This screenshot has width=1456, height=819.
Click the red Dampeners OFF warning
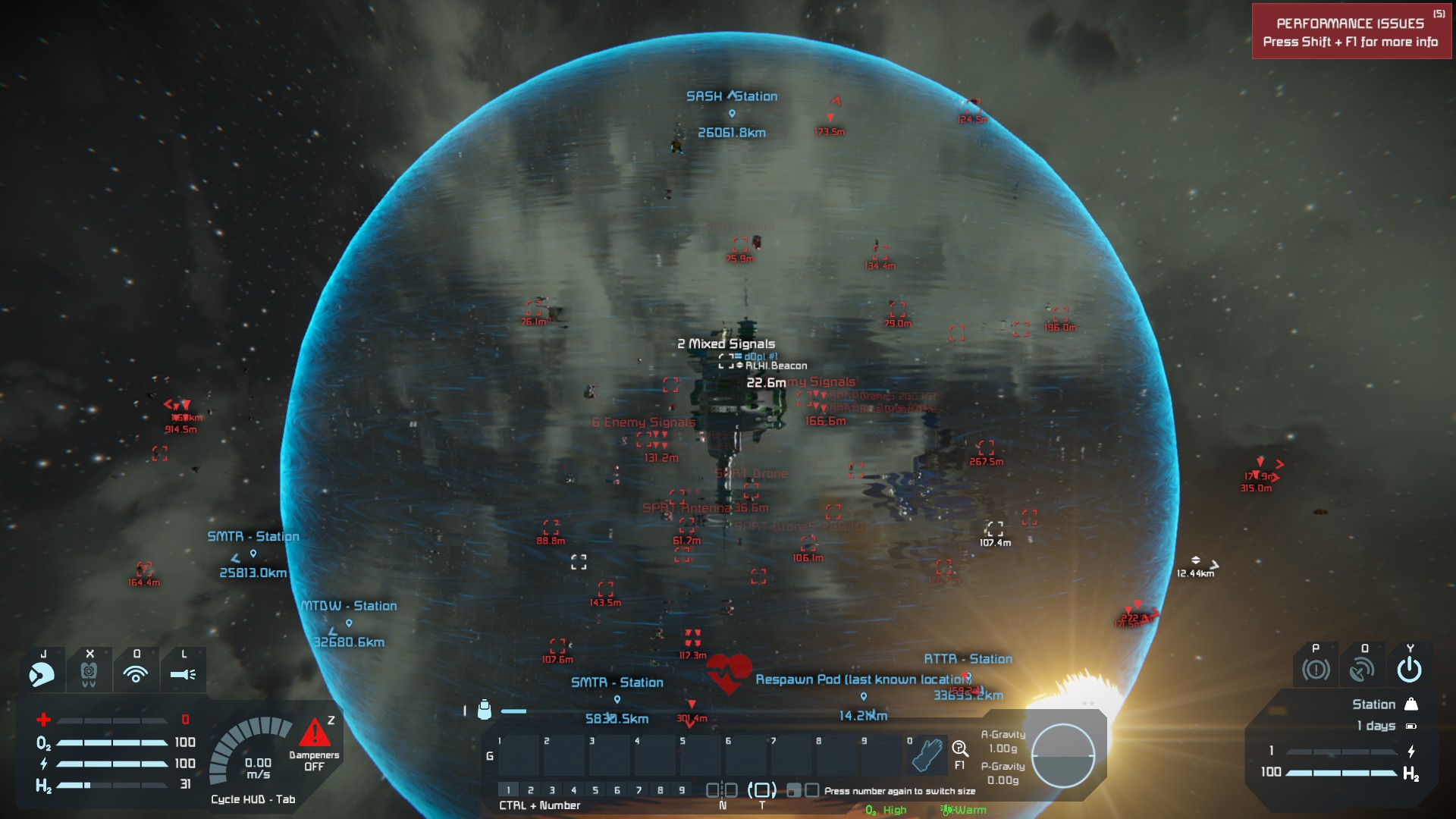[315, 743]
